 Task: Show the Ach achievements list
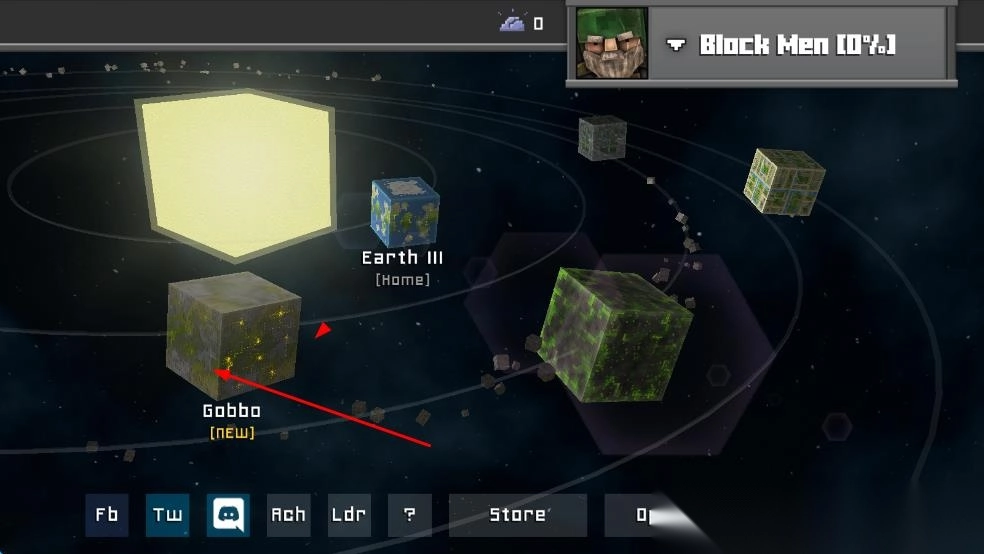coord(288,515)
